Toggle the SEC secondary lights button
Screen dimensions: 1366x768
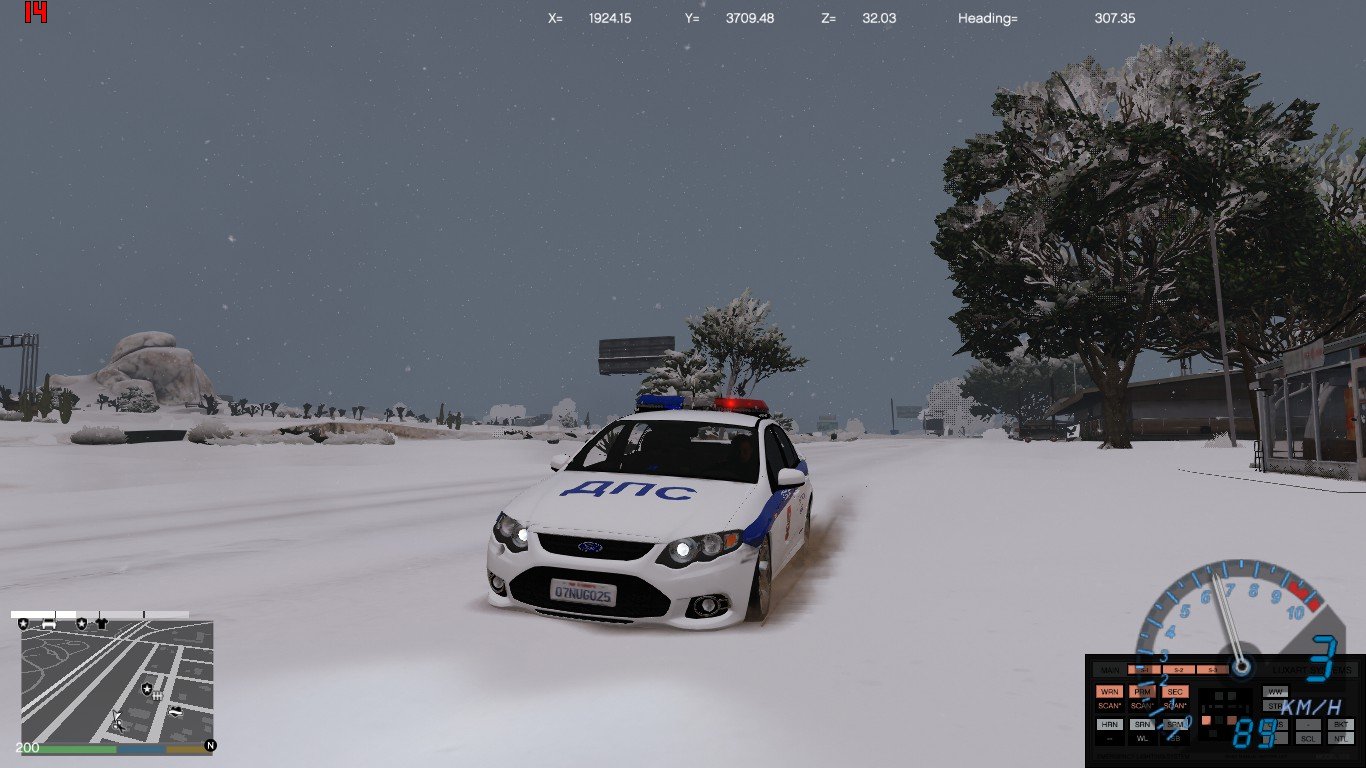(x=1175, y=691)
